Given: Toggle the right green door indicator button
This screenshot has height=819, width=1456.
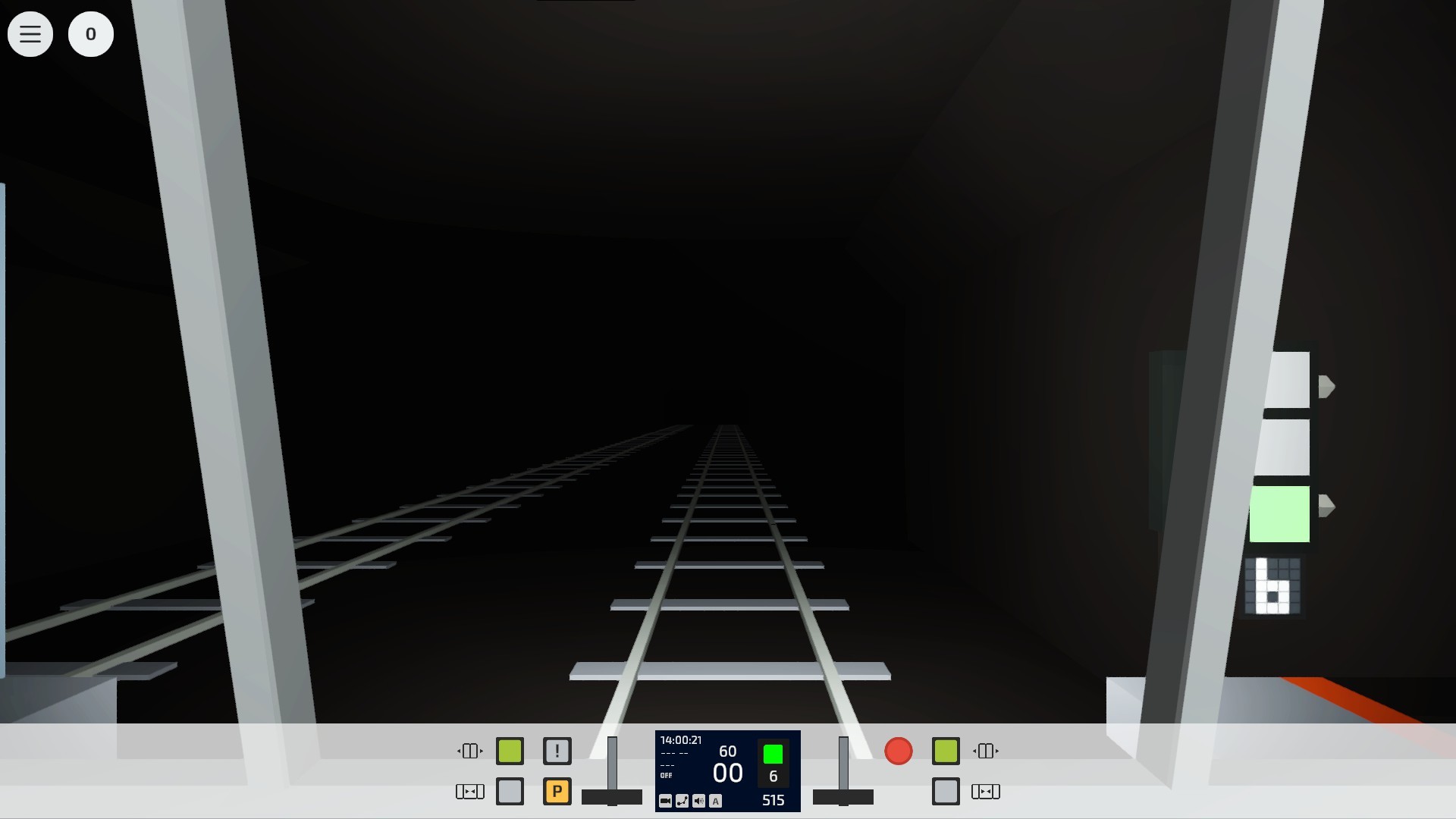Looking at the screenshot, I should point(945,751).
